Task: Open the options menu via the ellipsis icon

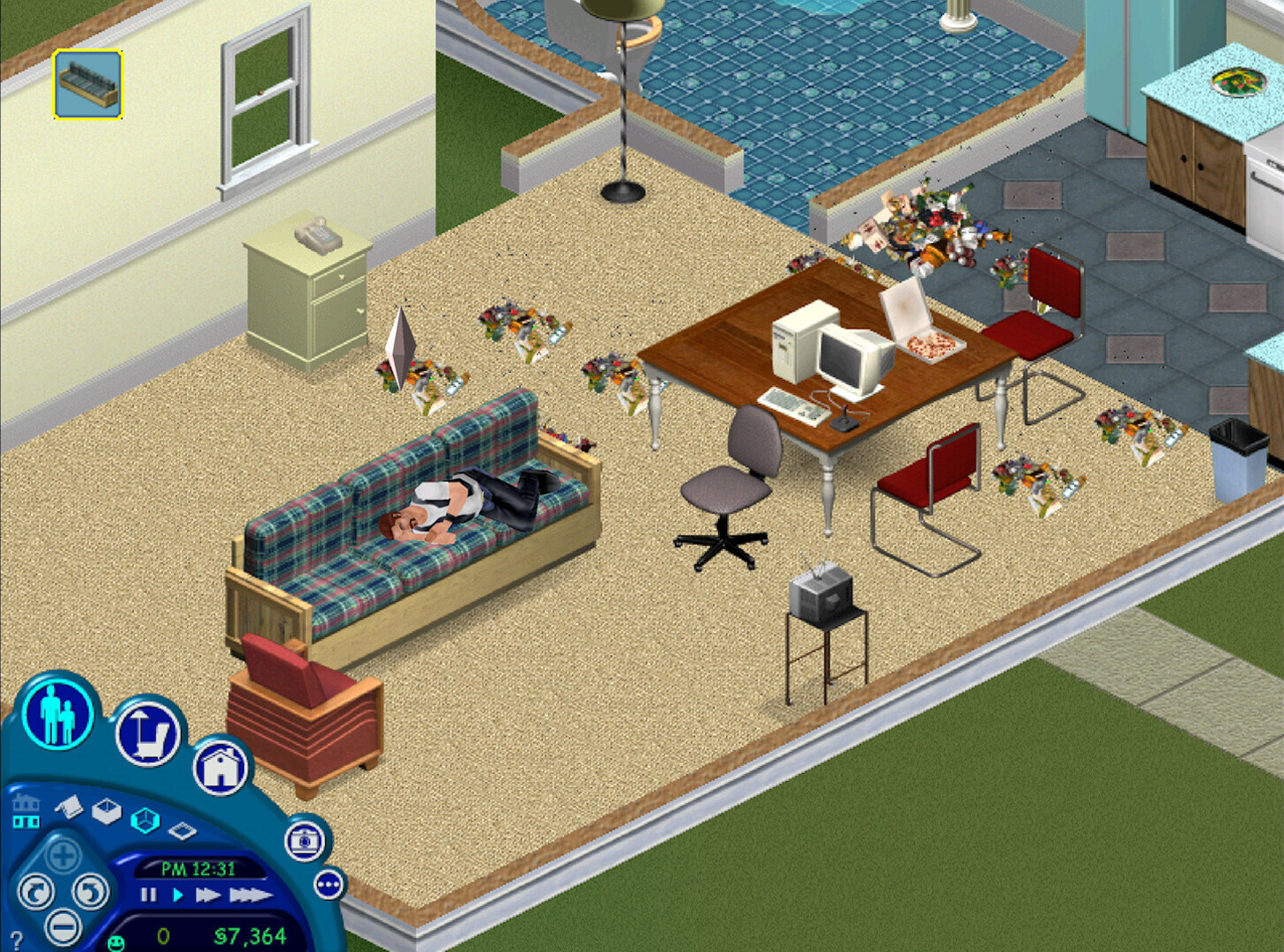Action: pos(328,884)
